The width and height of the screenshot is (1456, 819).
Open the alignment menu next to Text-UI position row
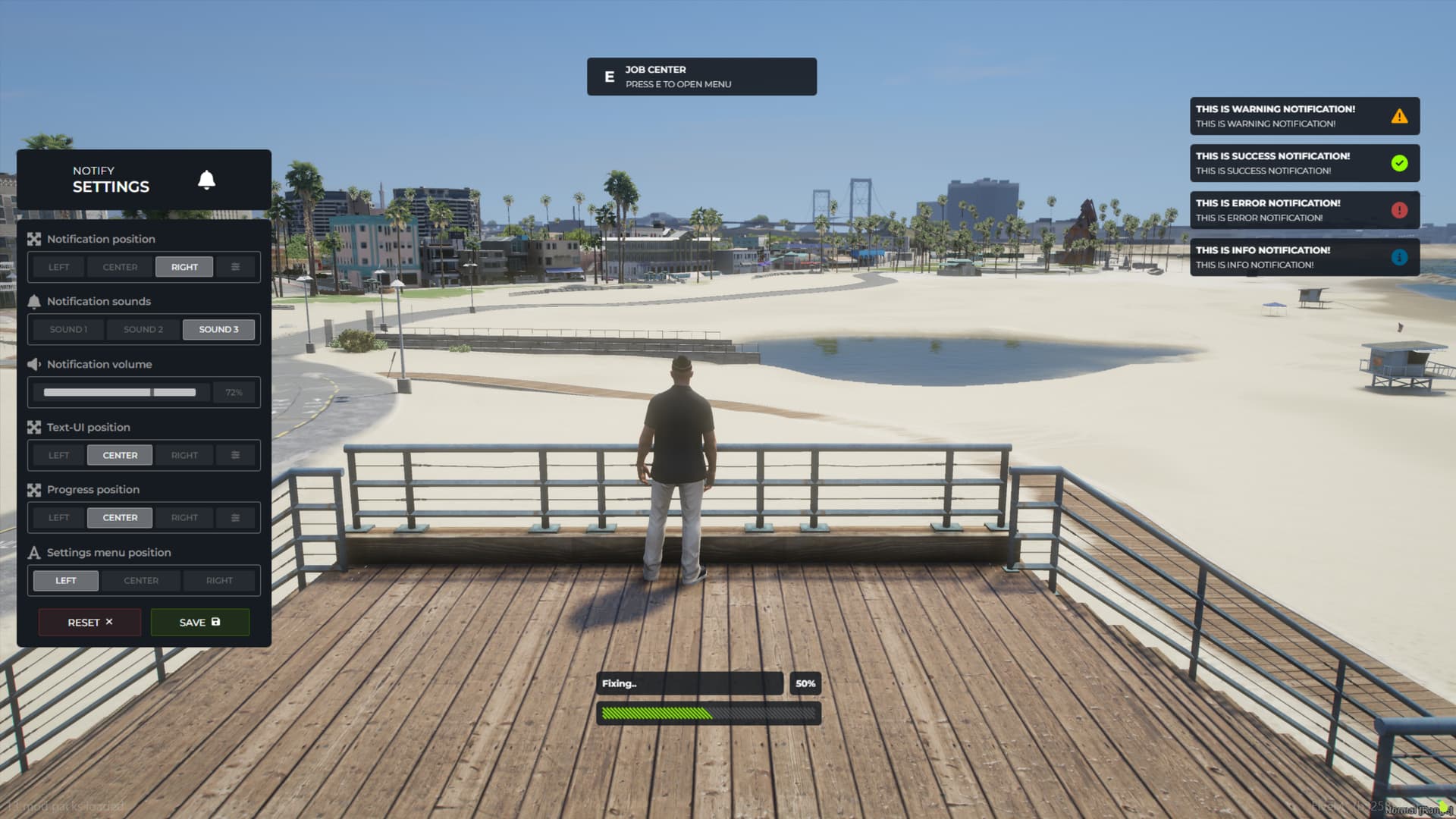[235, 455]
